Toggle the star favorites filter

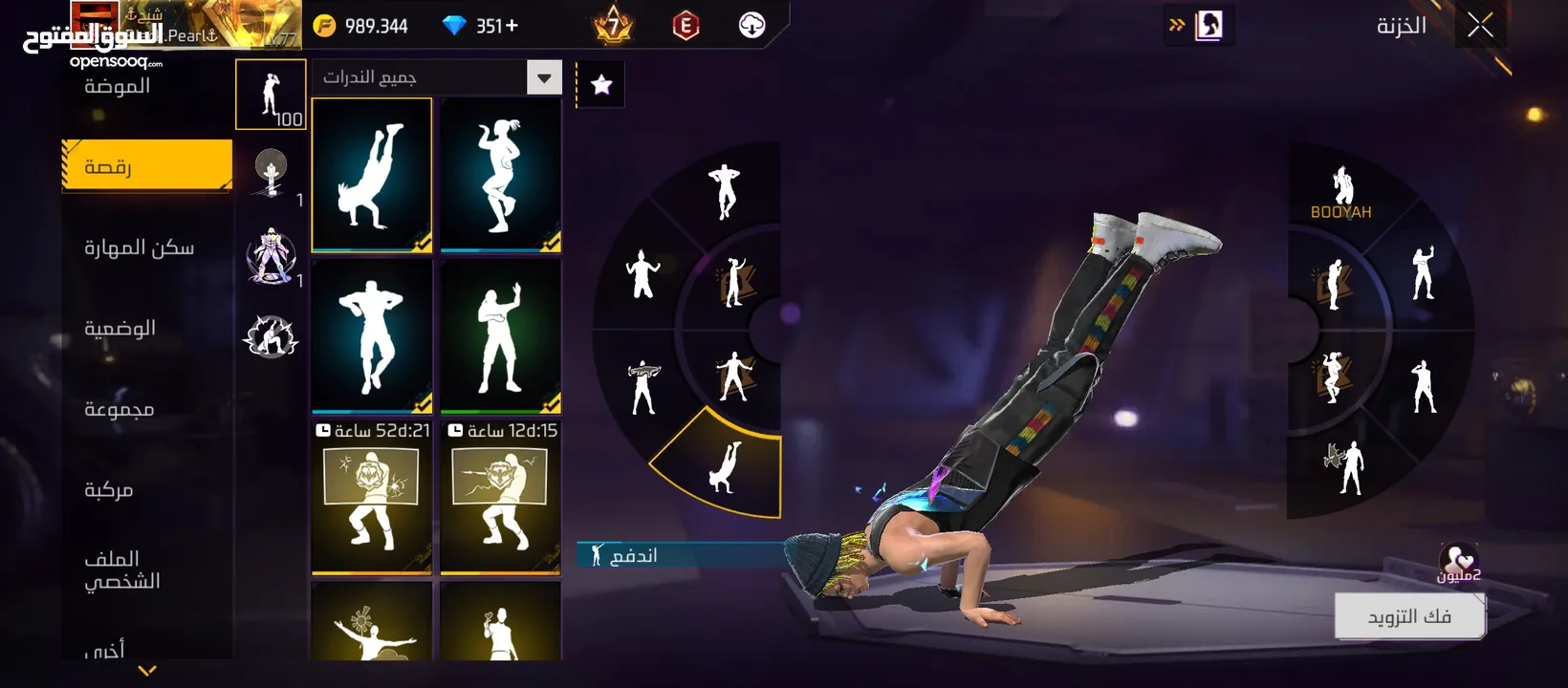(x=601, y=85)
